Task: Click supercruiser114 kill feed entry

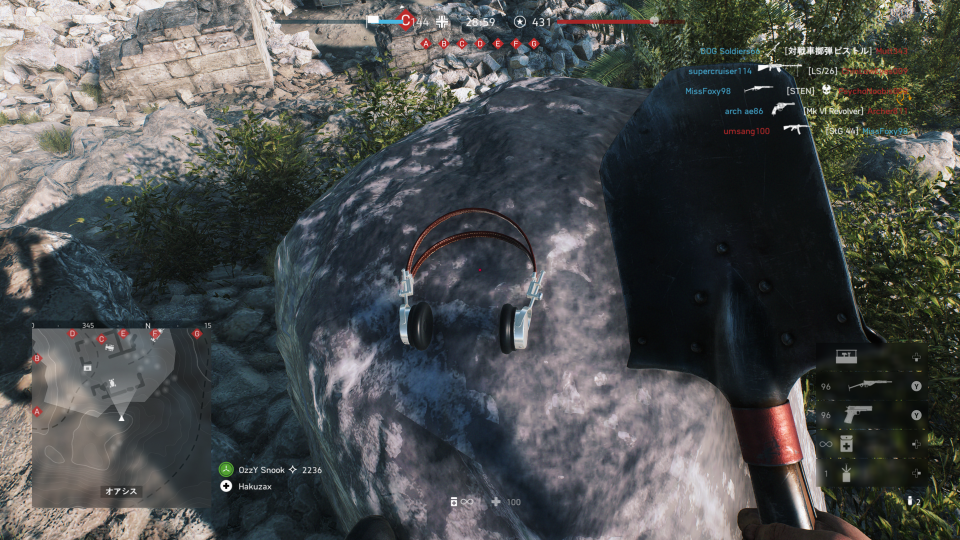Action: tap(718, 71)
